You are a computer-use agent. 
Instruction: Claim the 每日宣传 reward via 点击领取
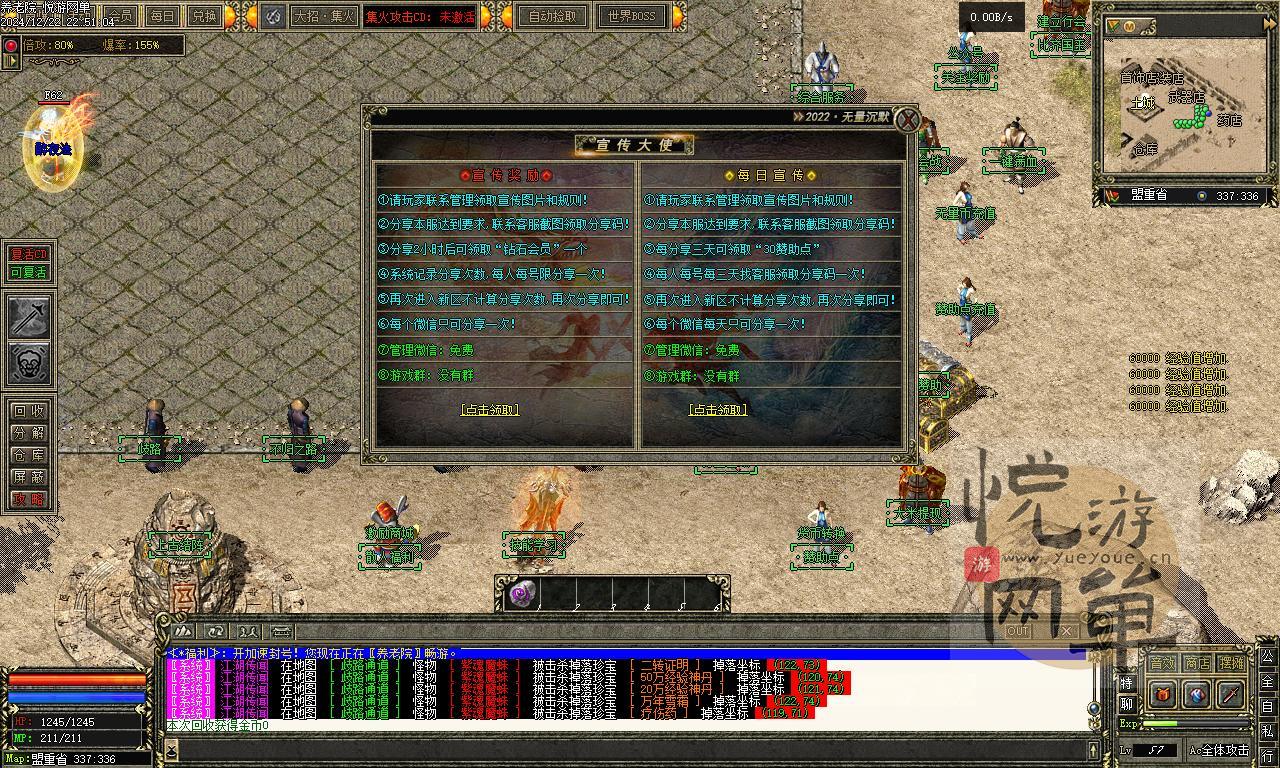[x=718, y=410]
